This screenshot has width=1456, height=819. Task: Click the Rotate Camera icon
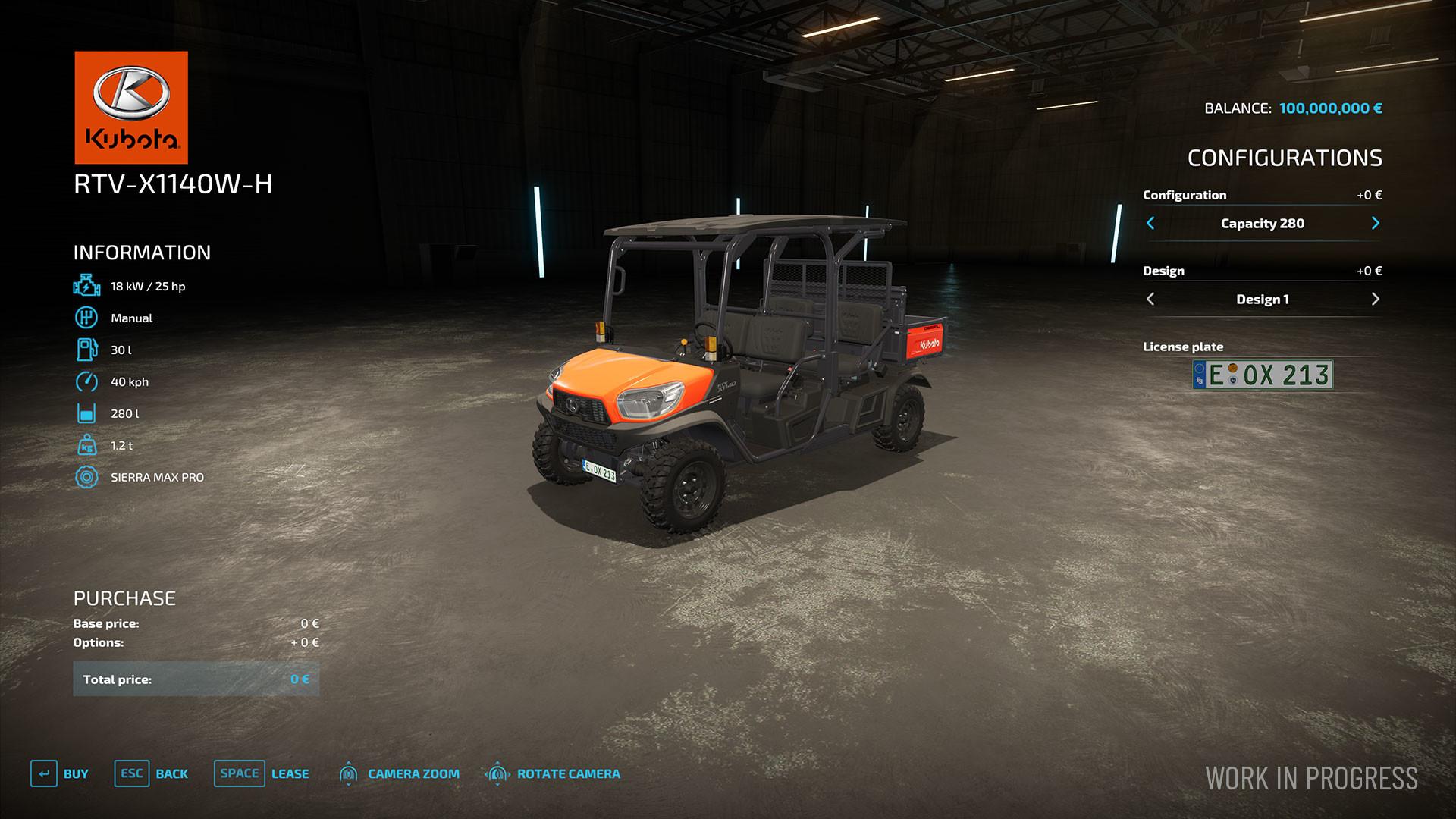click(x=497, y=773)
